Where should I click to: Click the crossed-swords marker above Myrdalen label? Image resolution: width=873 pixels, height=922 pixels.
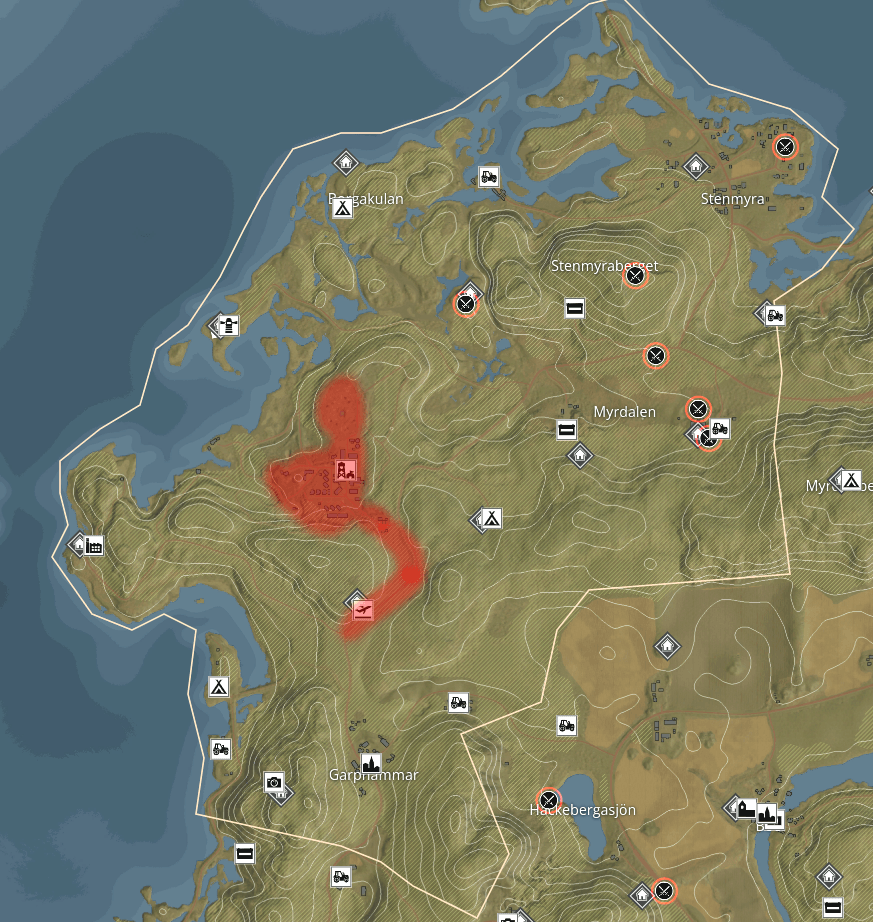click(655, 355)
